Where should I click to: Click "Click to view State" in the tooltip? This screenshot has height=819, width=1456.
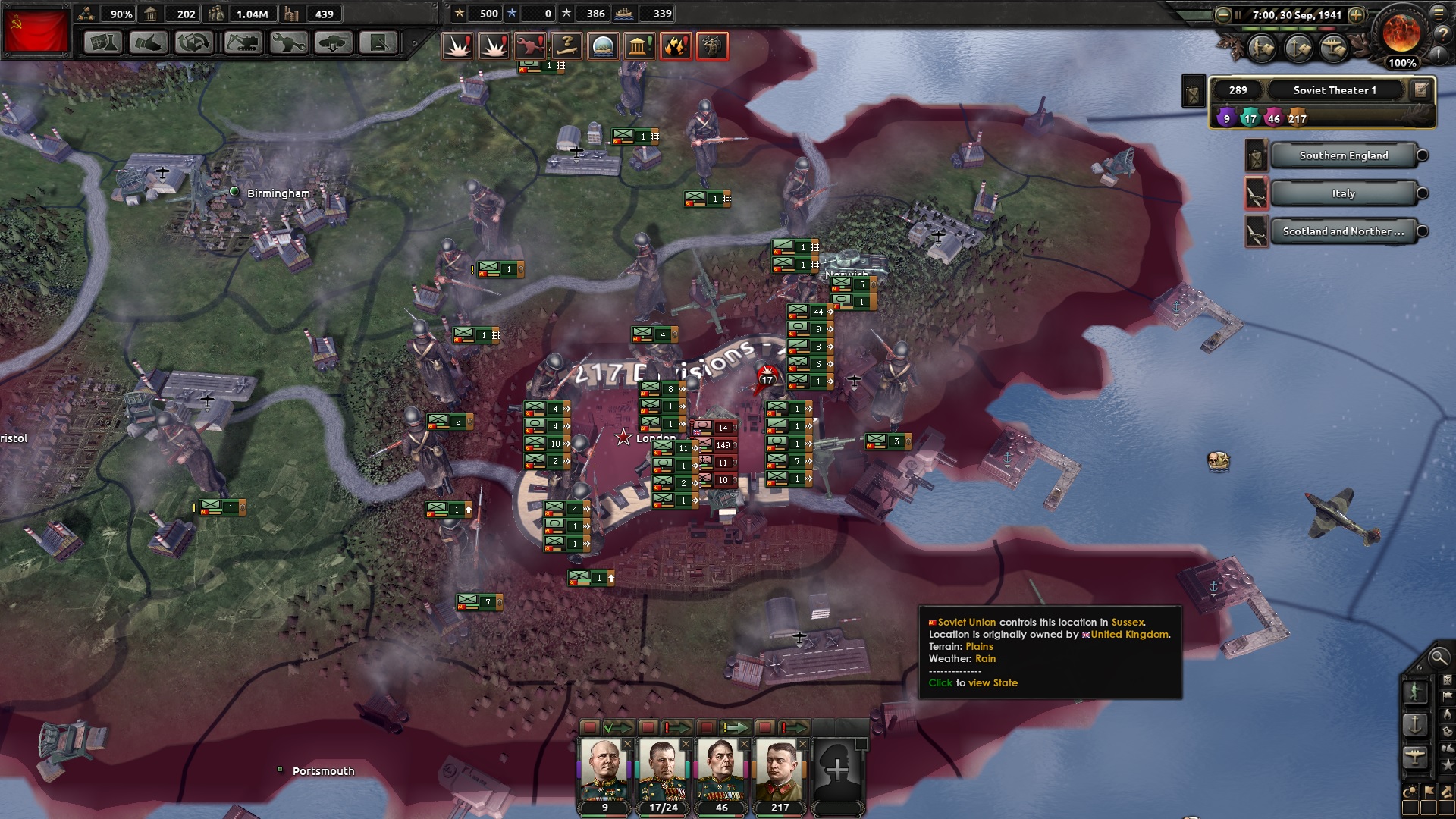tap(974, 682)
